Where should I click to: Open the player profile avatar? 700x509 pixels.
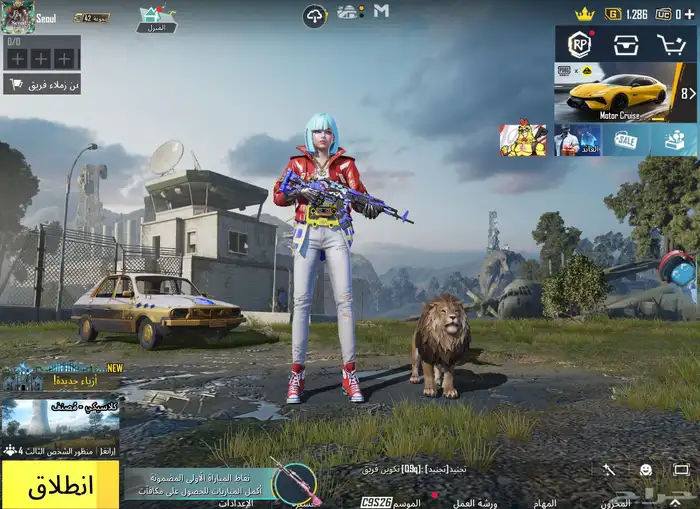[17, 17]
